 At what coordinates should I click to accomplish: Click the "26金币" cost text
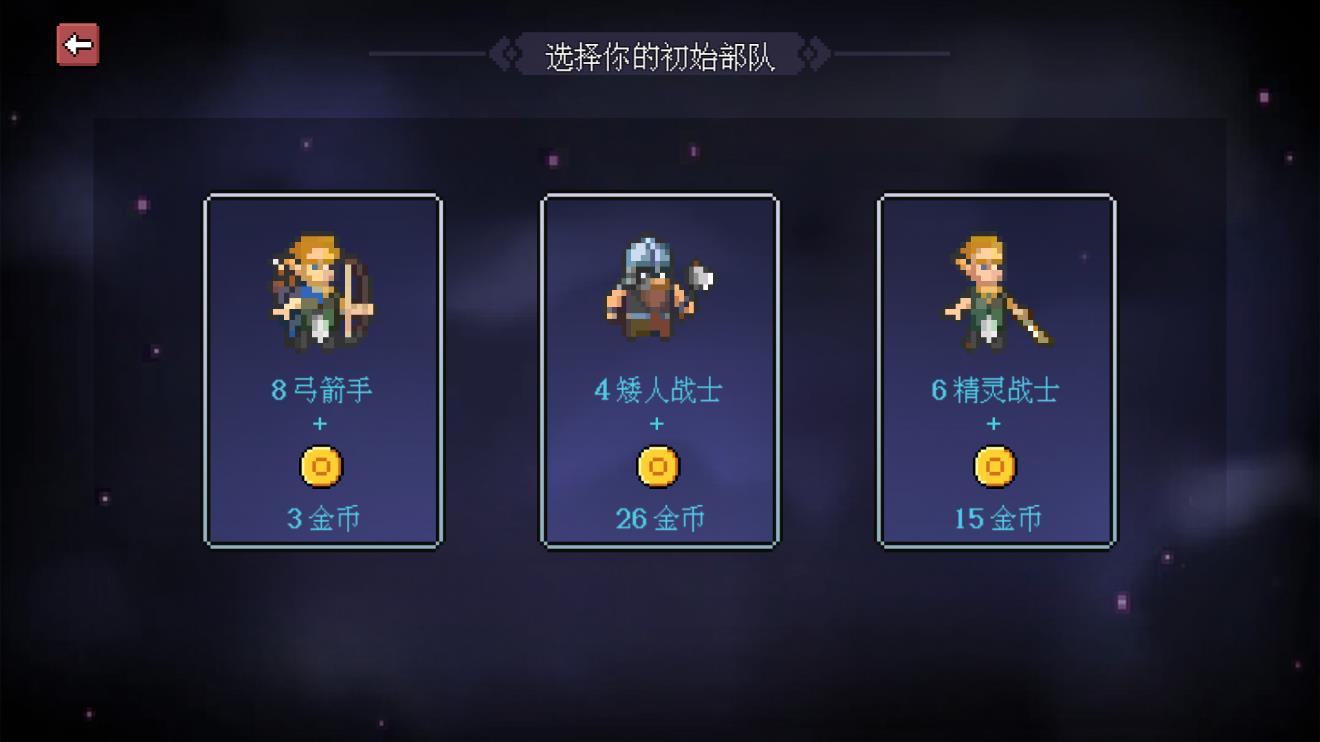(x=659, y=518)
